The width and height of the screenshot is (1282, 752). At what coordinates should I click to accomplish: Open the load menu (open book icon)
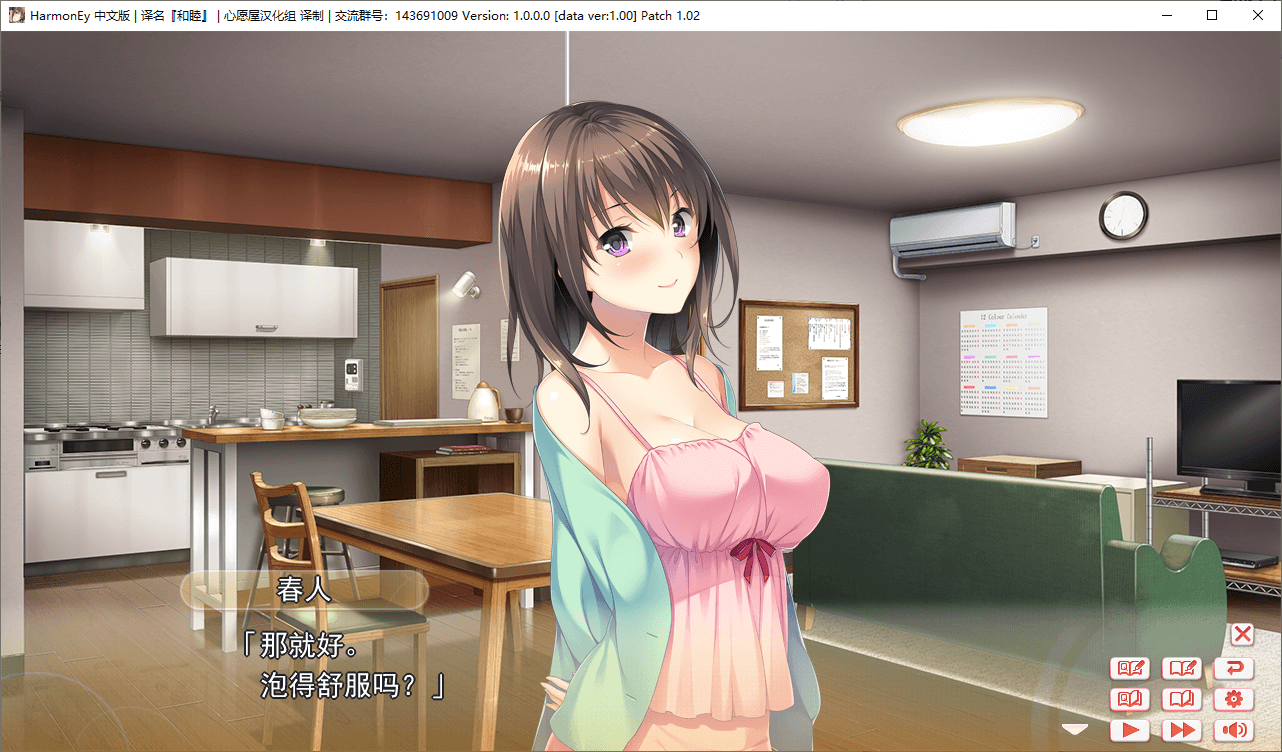point(1183,699)
